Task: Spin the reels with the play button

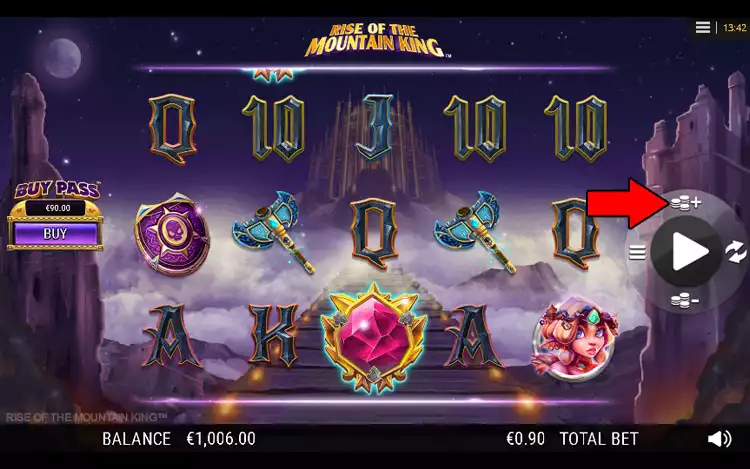Action: click(x=688, y=252)
